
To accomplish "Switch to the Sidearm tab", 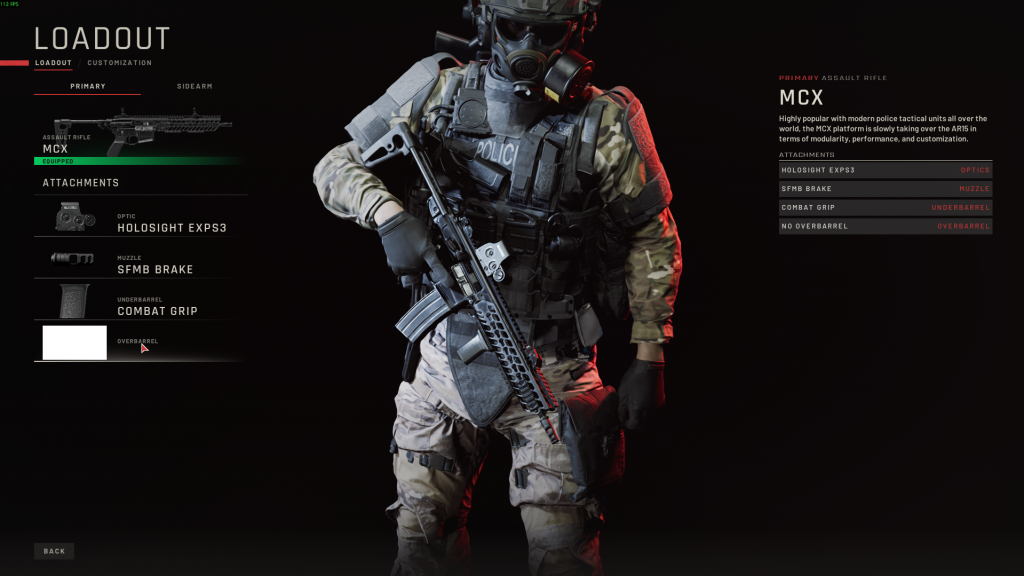I will pyautogui.click(x=195, y=86).
